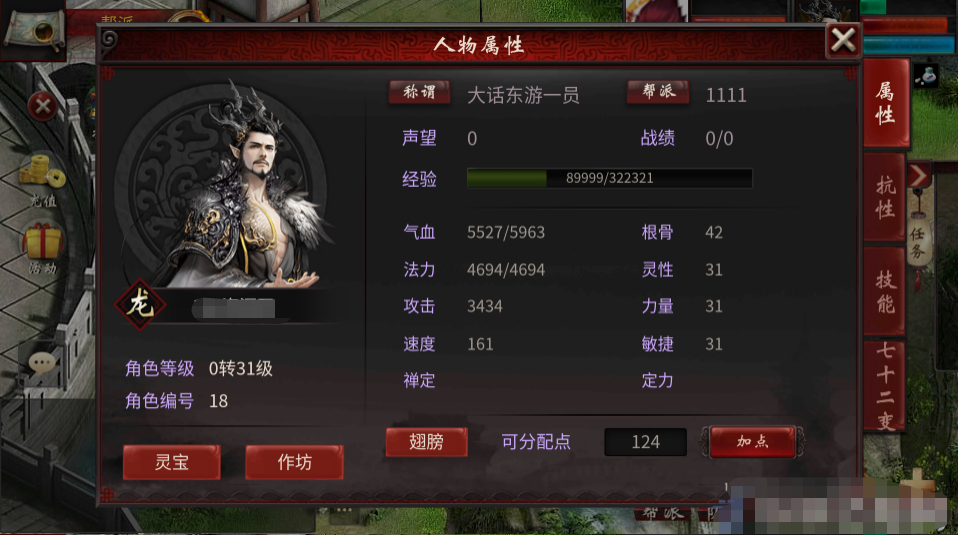
Task: Close the 人物属性 character panel
Action: 843,40
